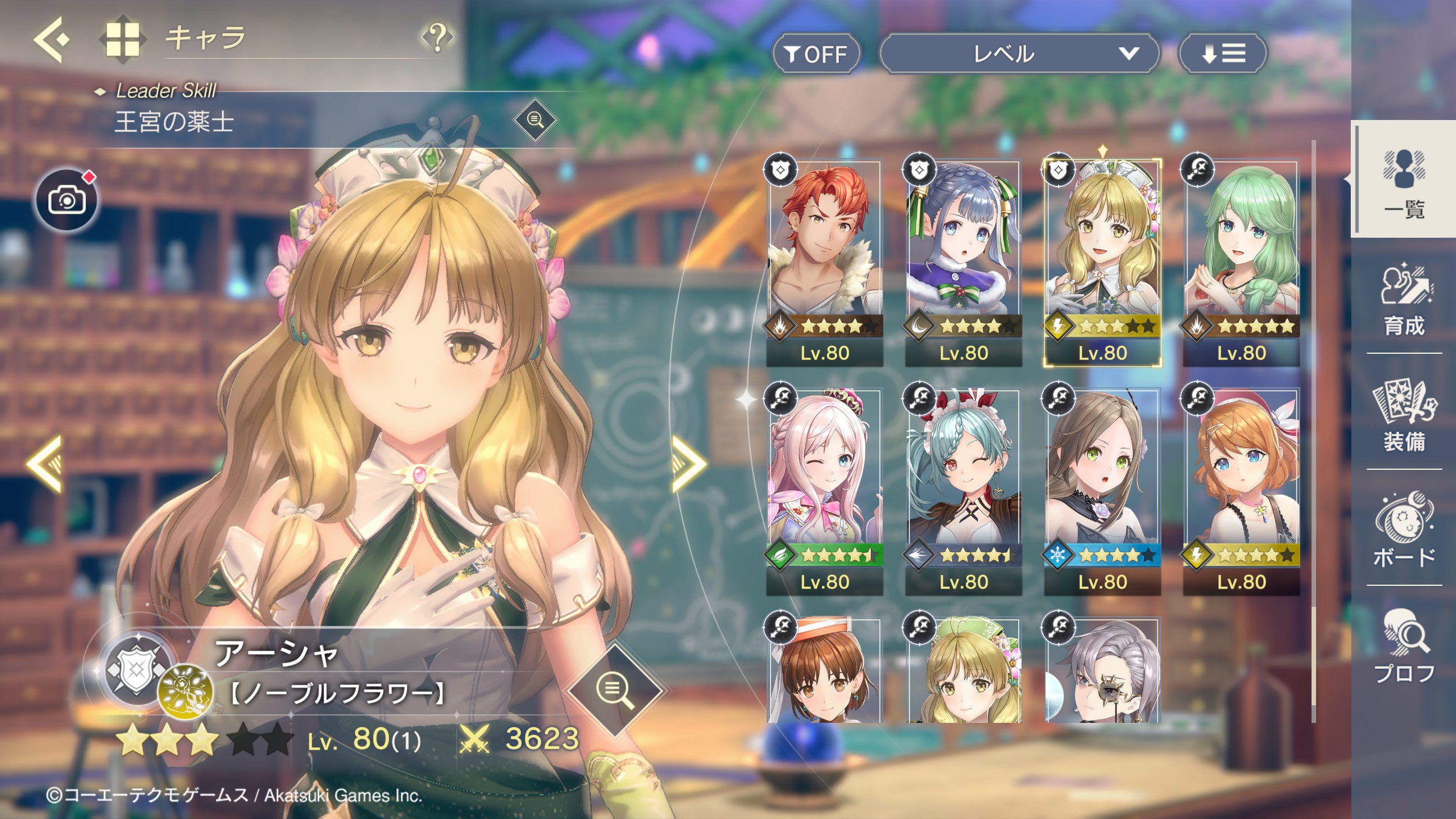
Task: Open the four-square home menu icon
Action: (x=122, y=39)
